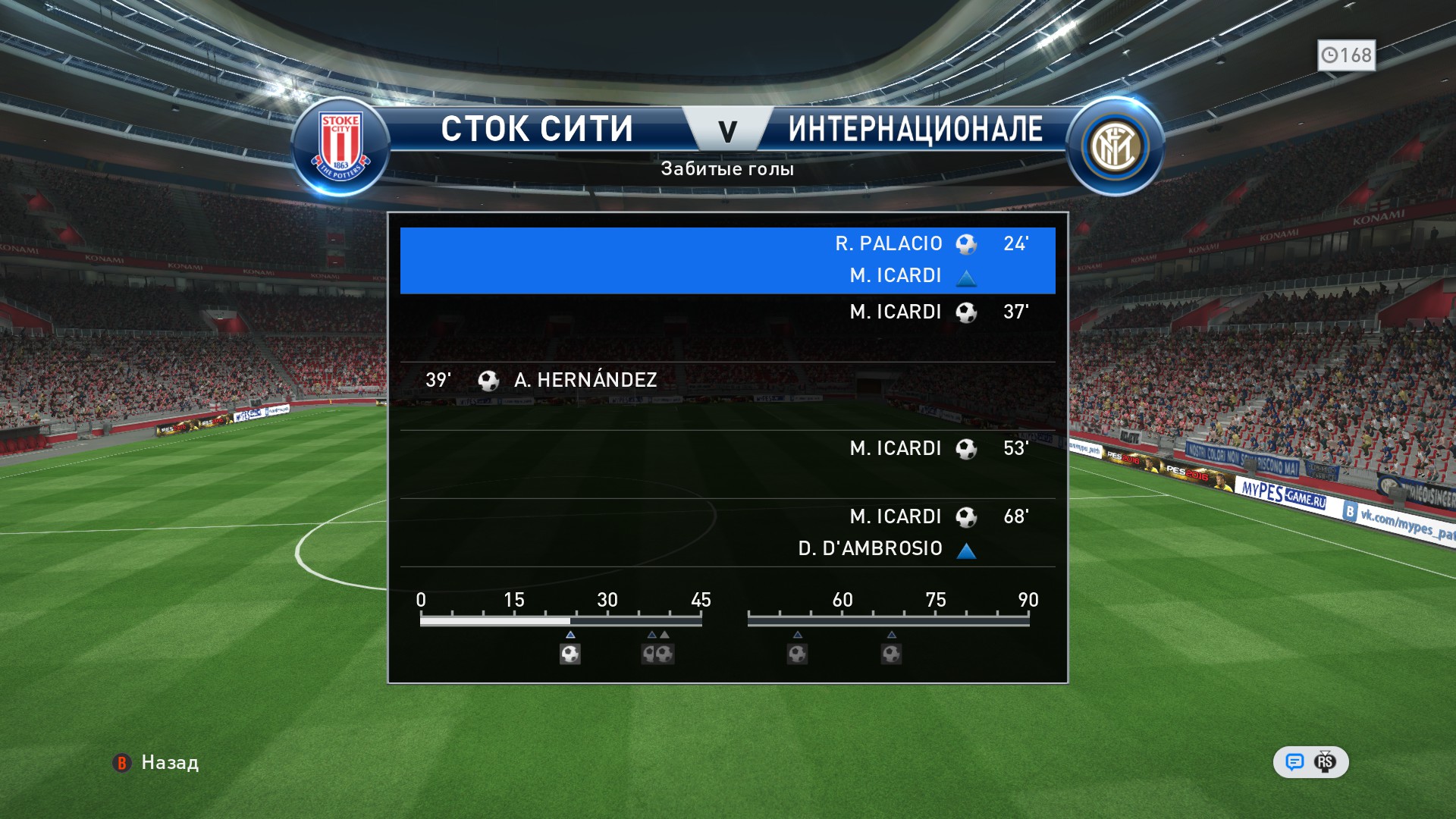Select the 53rd-minute ball marker on the timeline
Viewport: 1456px width, 819px height.
pyautogui.click(x=797, y=654)
